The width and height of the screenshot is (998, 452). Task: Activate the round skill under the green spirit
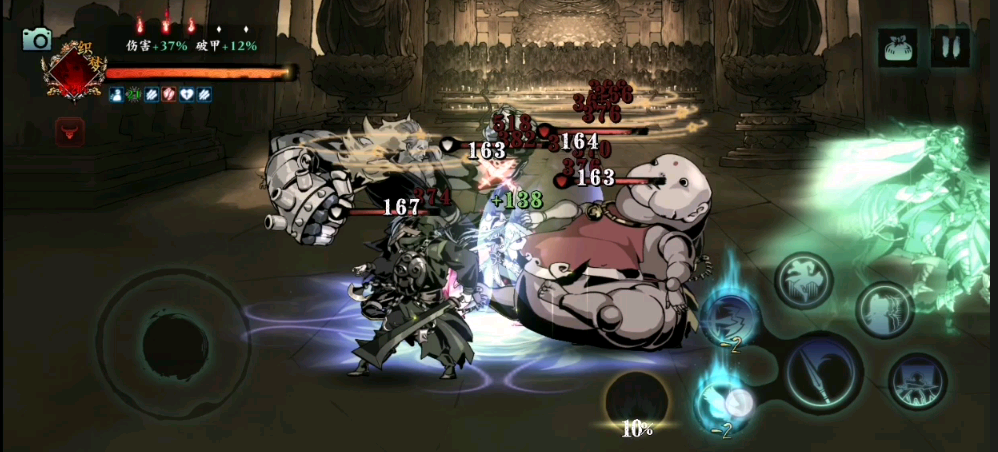(x=884, y=309)
